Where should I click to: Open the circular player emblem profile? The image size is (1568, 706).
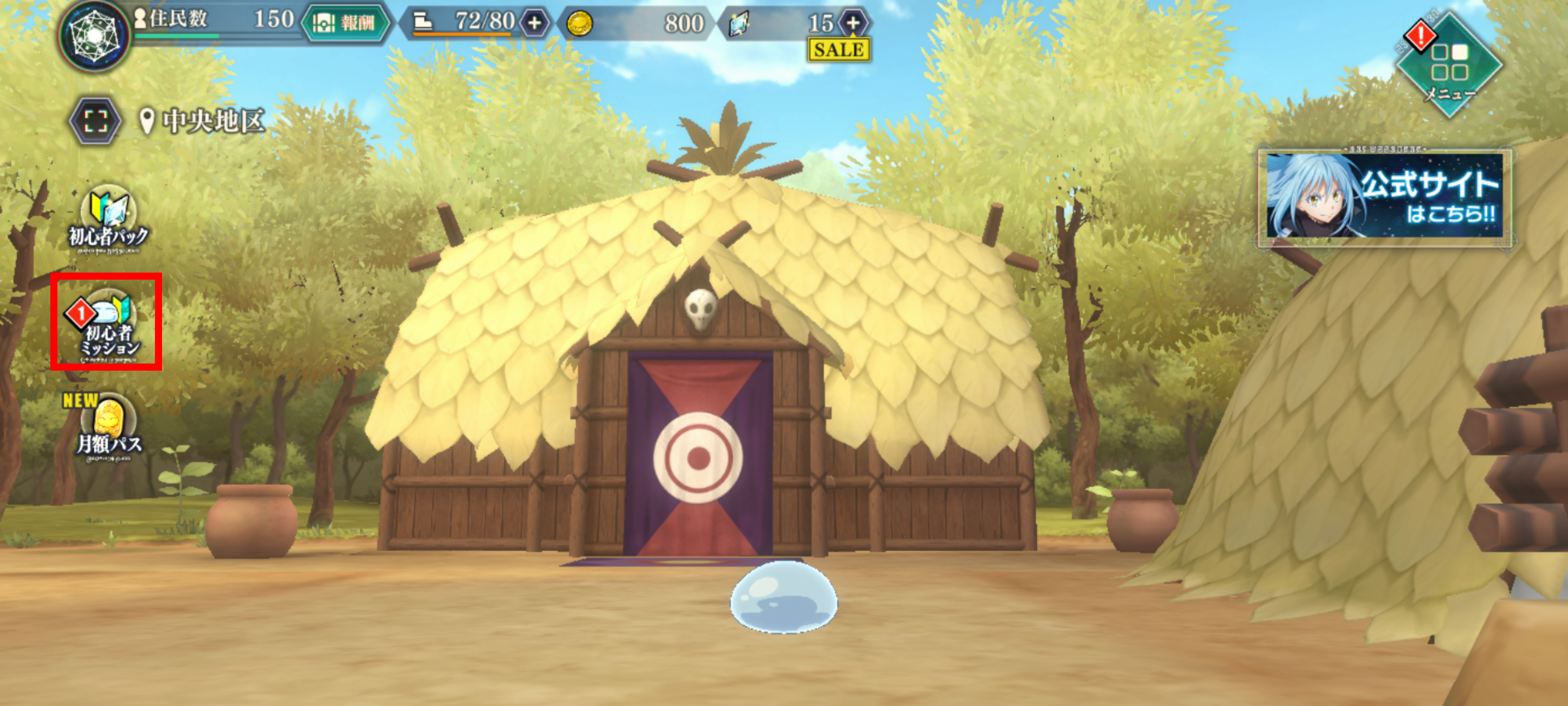[x=95, y=35]
